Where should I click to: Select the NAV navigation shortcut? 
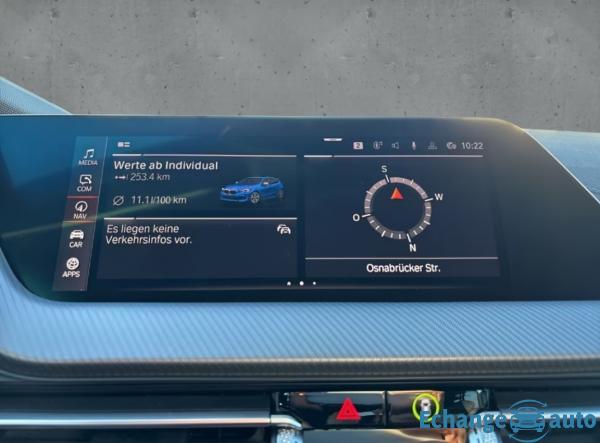coord(81,209)
